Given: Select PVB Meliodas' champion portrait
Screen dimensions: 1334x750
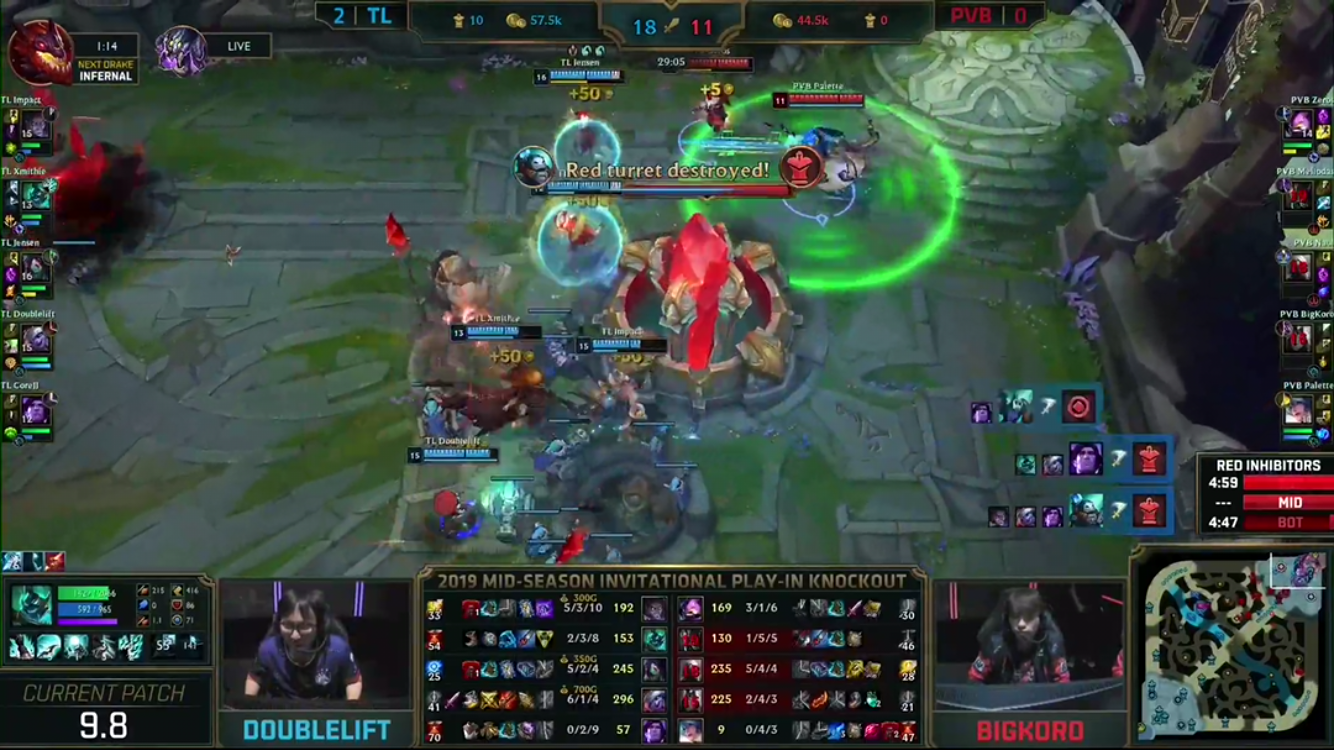Looking at the screenshot, I should pos(1299,196).
